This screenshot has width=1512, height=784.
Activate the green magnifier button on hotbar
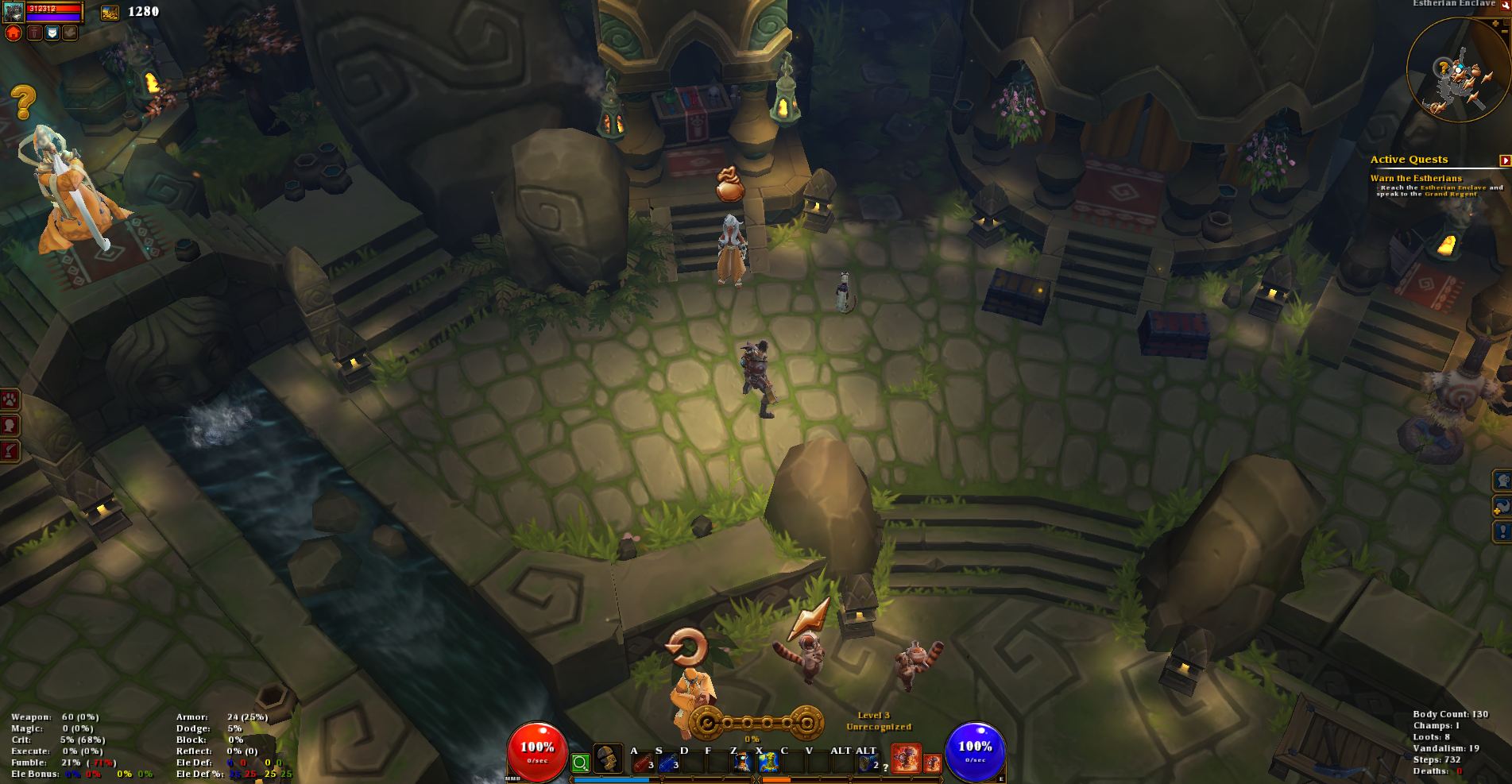(x=581, y=763)
